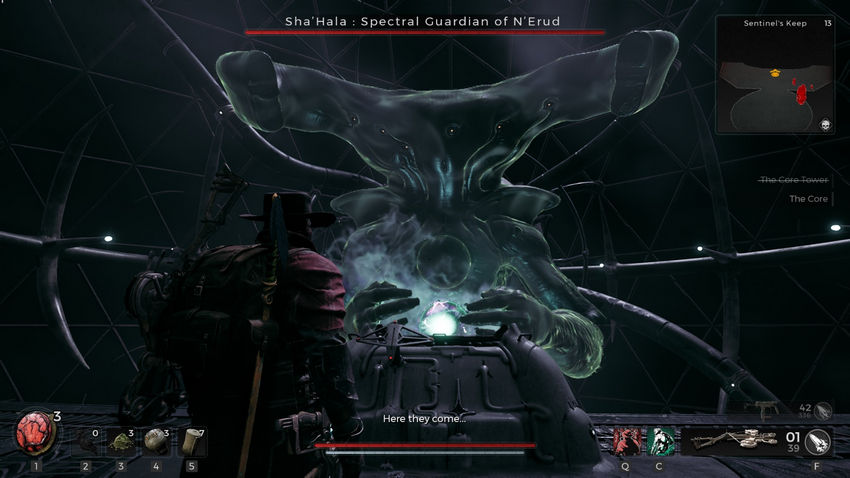Click the sidearm's weapon mod icon

coord(823,409)
